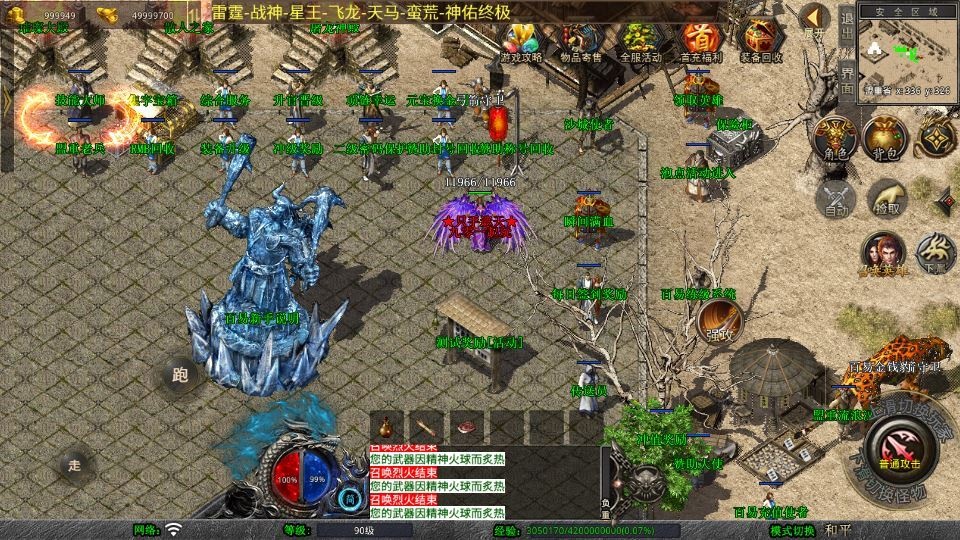
Task: Click the 界面 interface tab
Action: tap(846, 80)
